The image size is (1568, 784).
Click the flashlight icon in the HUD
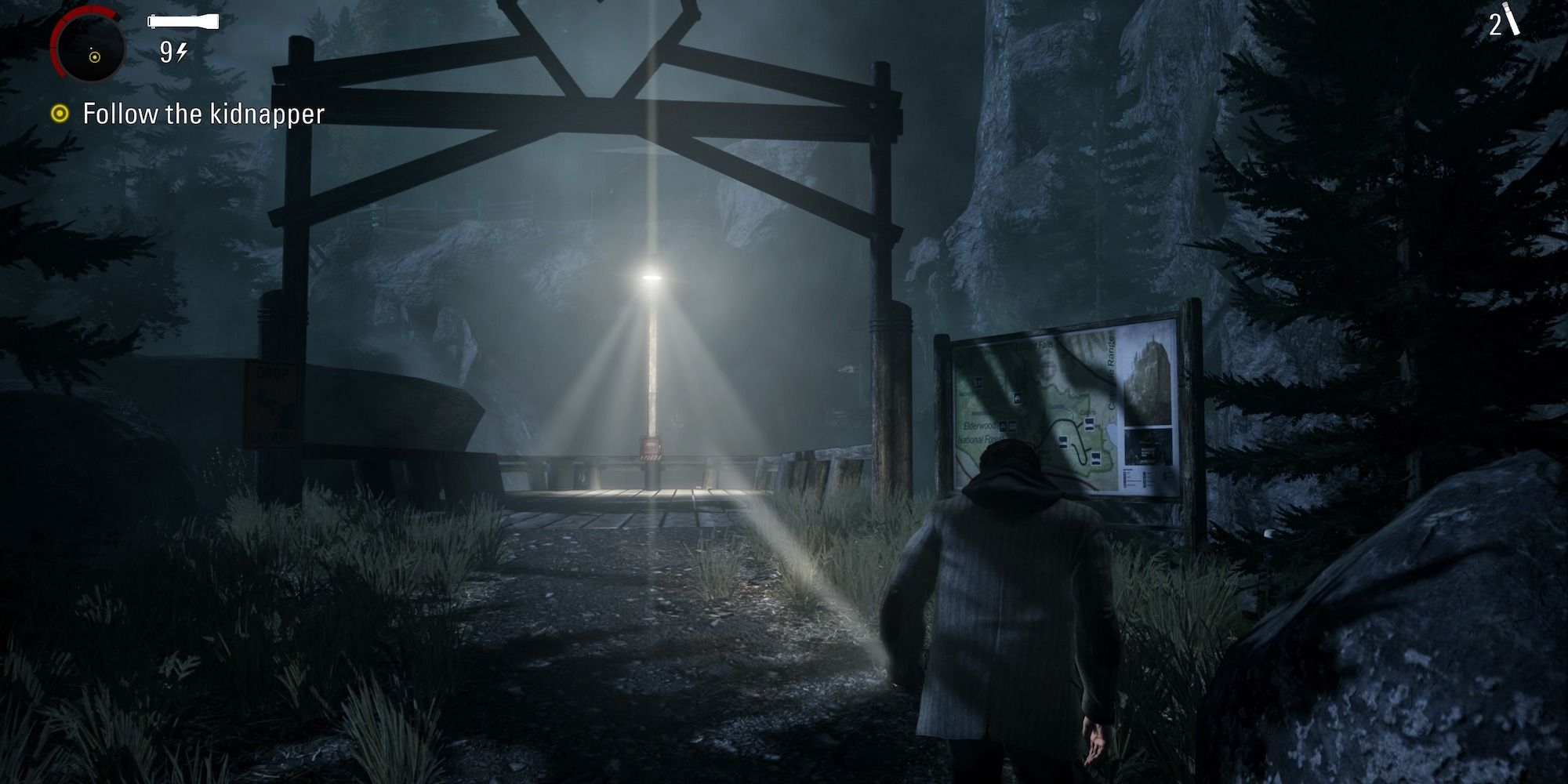(183, 22)
